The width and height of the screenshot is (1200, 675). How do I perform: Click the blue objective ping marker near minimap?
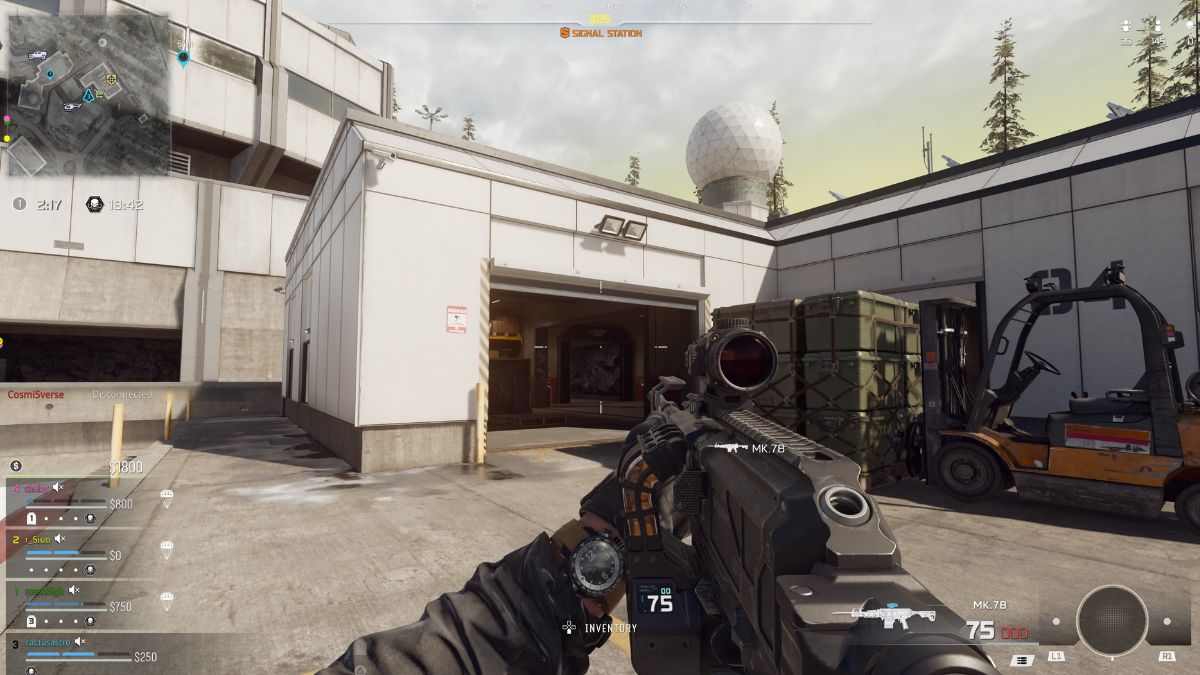point(183,58)
